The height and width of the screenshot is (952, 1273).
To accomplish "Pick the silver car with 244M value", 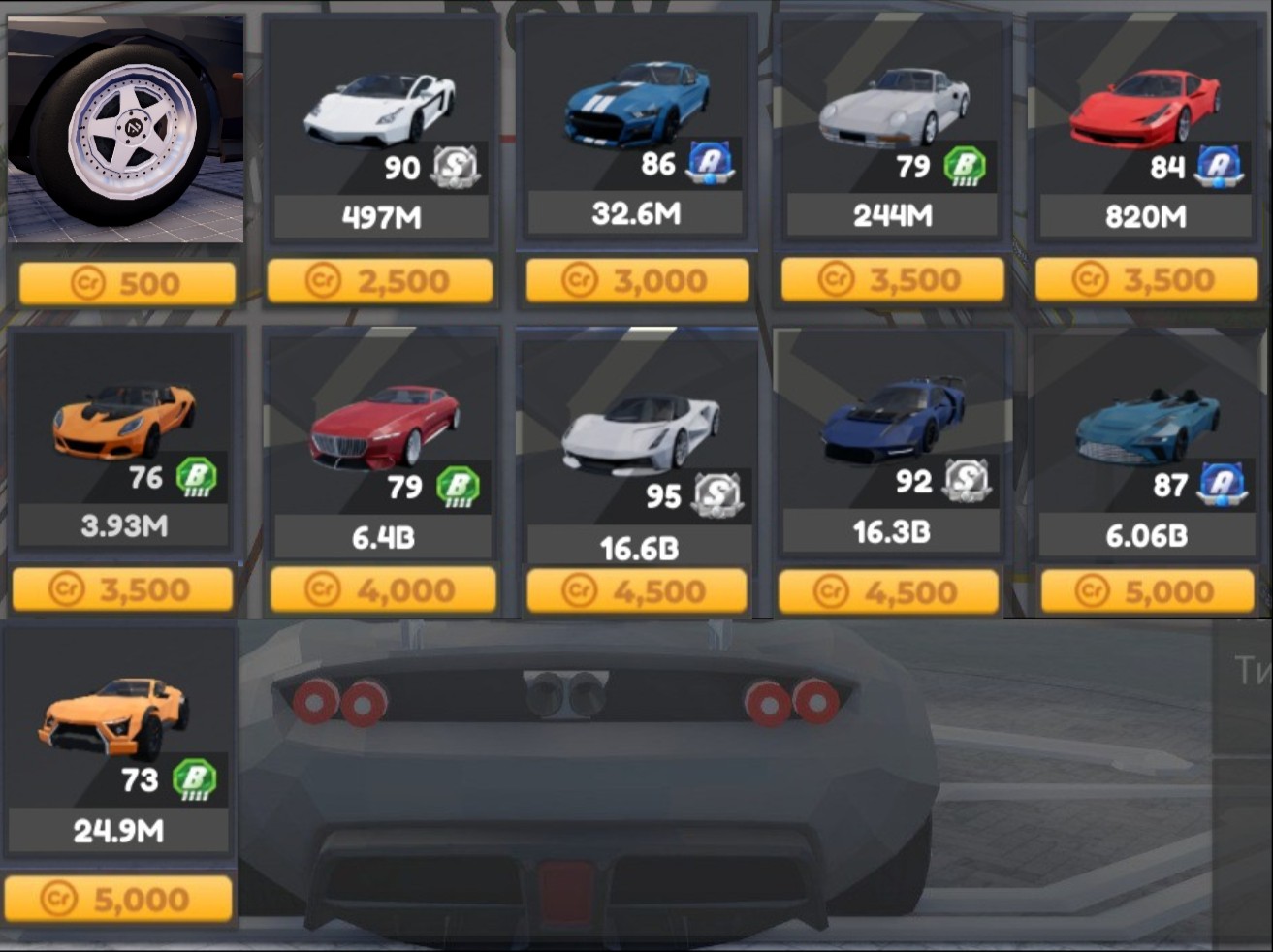I will click(x=892, y=128).
